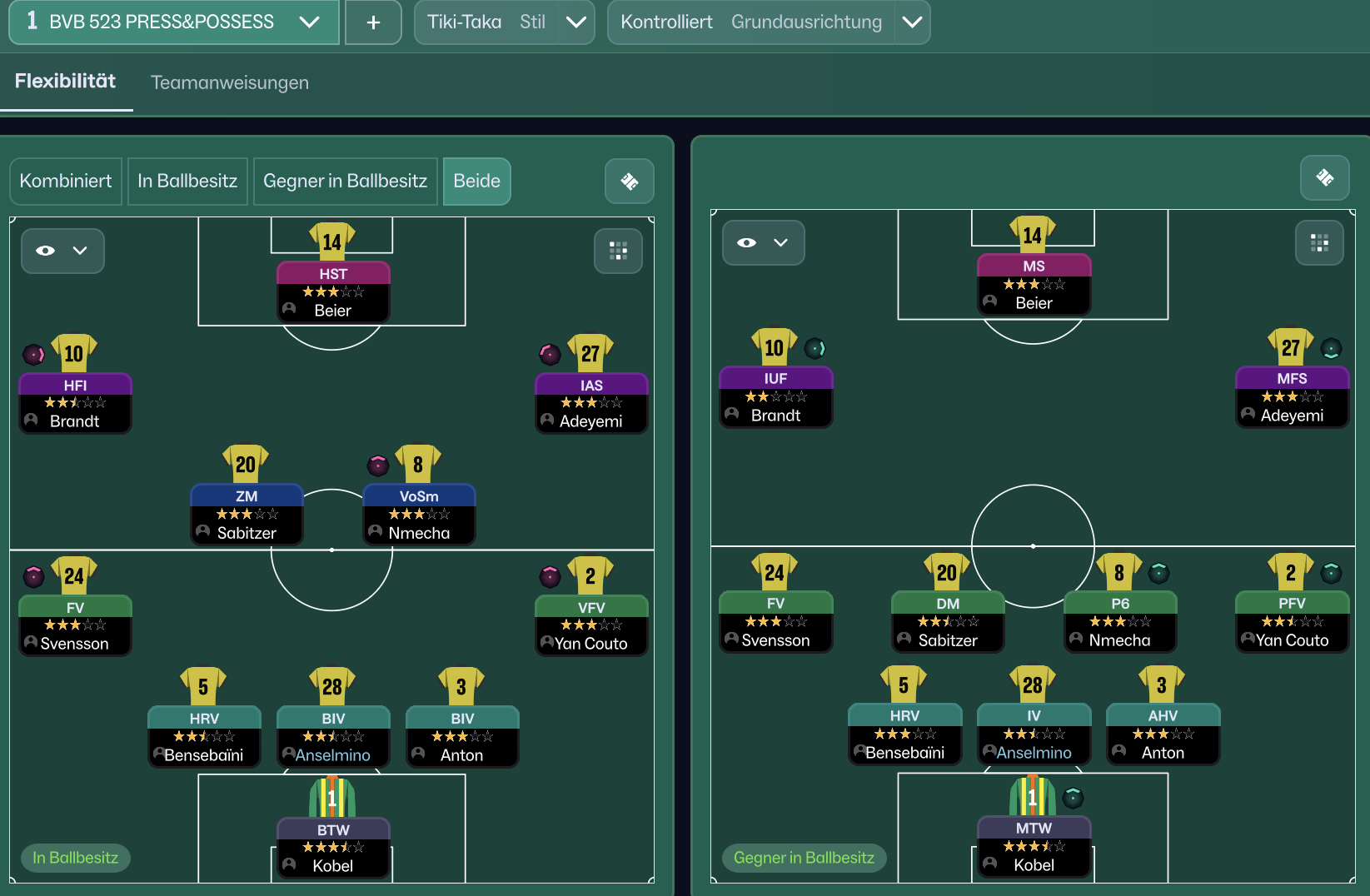Select goalkeeper Kobel with BTW role
The height and width of the screenshot is (896, 1370).
point(333,848)
